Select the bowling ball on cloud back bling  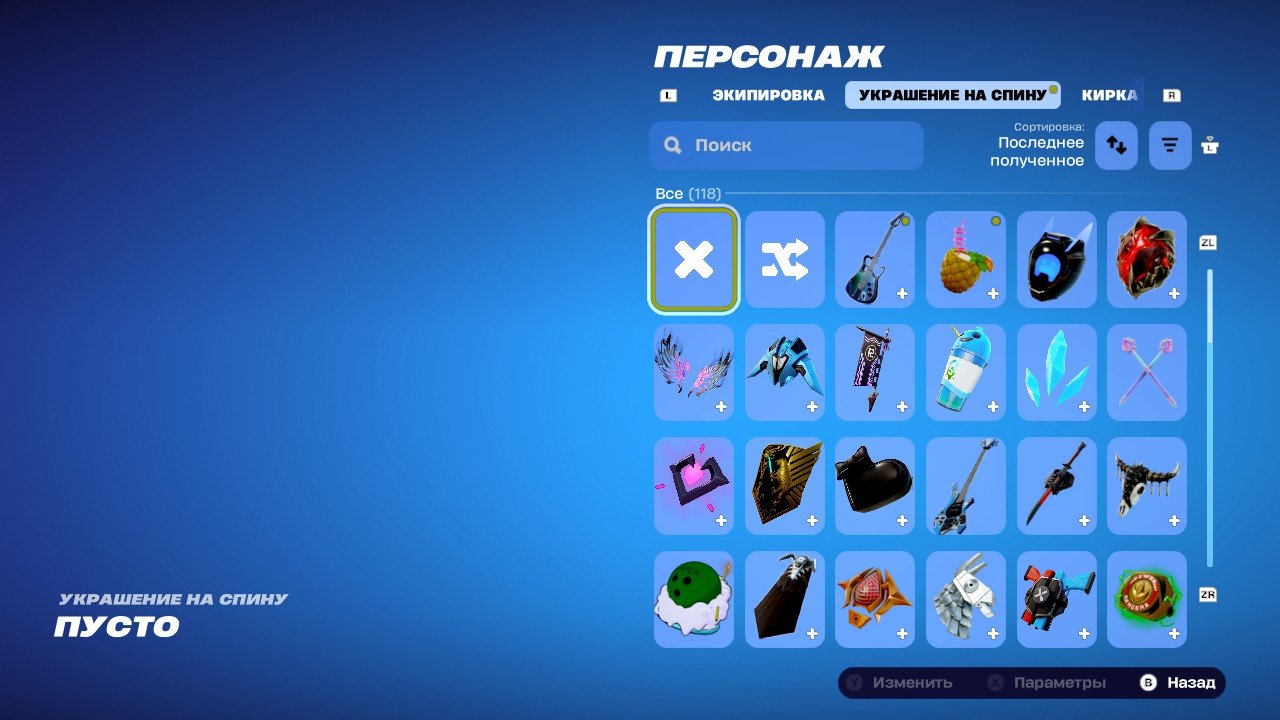click(x=693, y=600)
